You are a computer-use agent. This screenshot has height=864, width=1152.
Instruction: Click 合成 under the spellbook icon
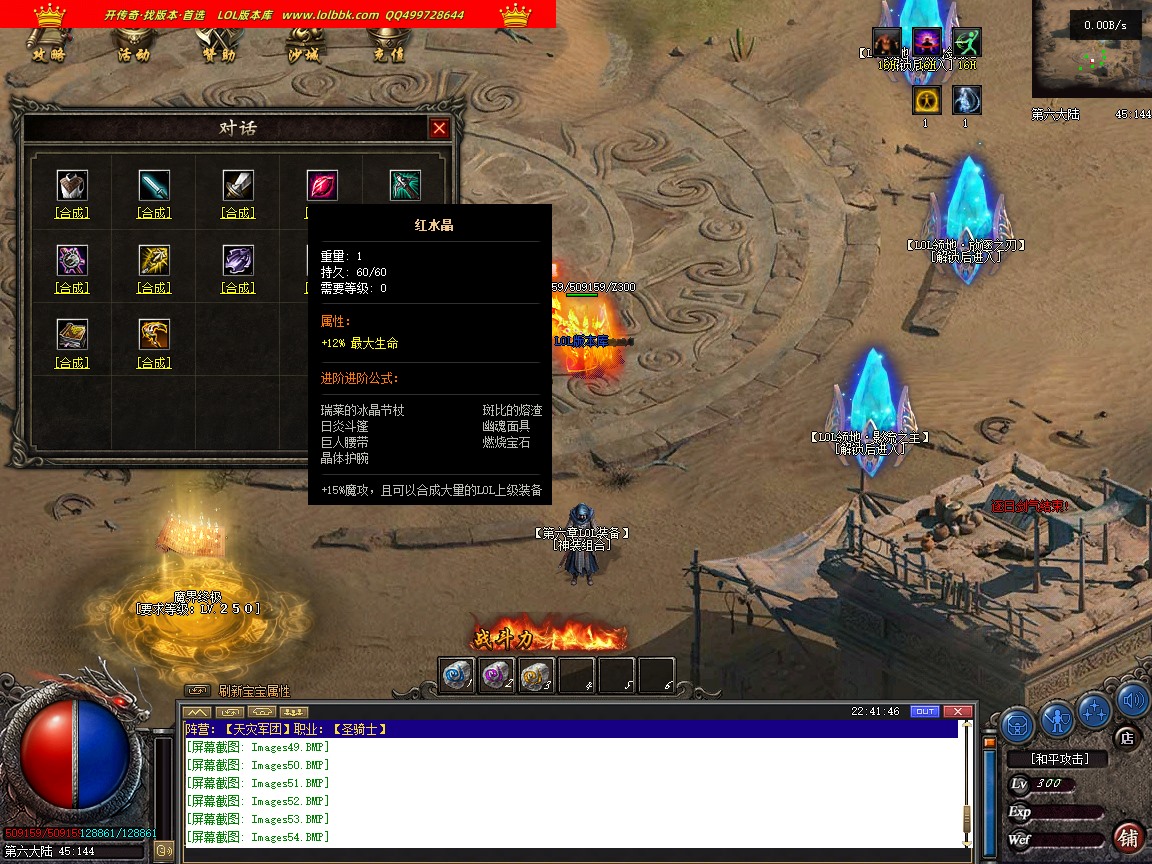[x=72, y=363]
